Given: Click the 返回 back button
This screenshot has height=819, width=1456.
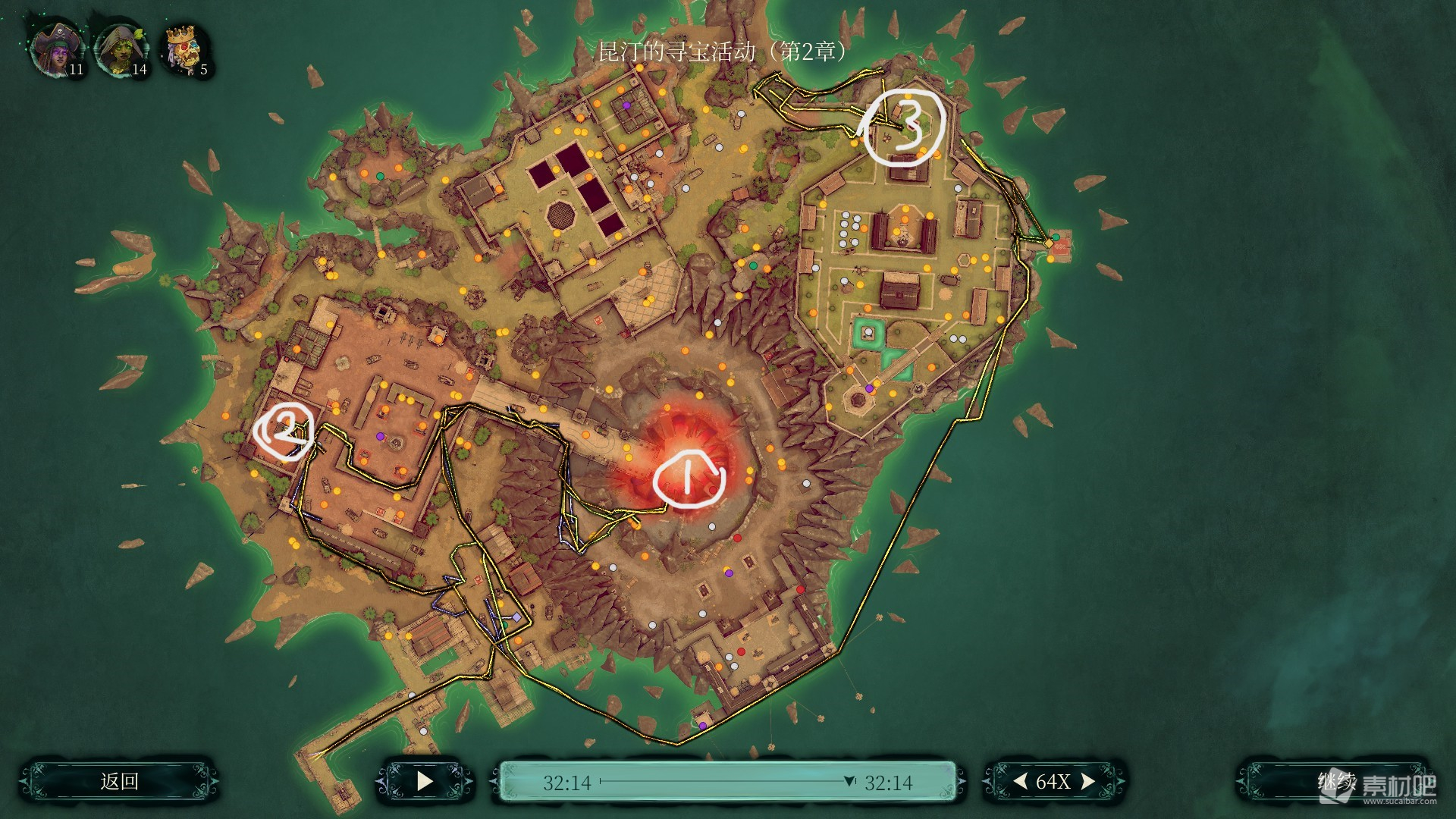Looking at the screenshot, I should [x=119, y=781].
